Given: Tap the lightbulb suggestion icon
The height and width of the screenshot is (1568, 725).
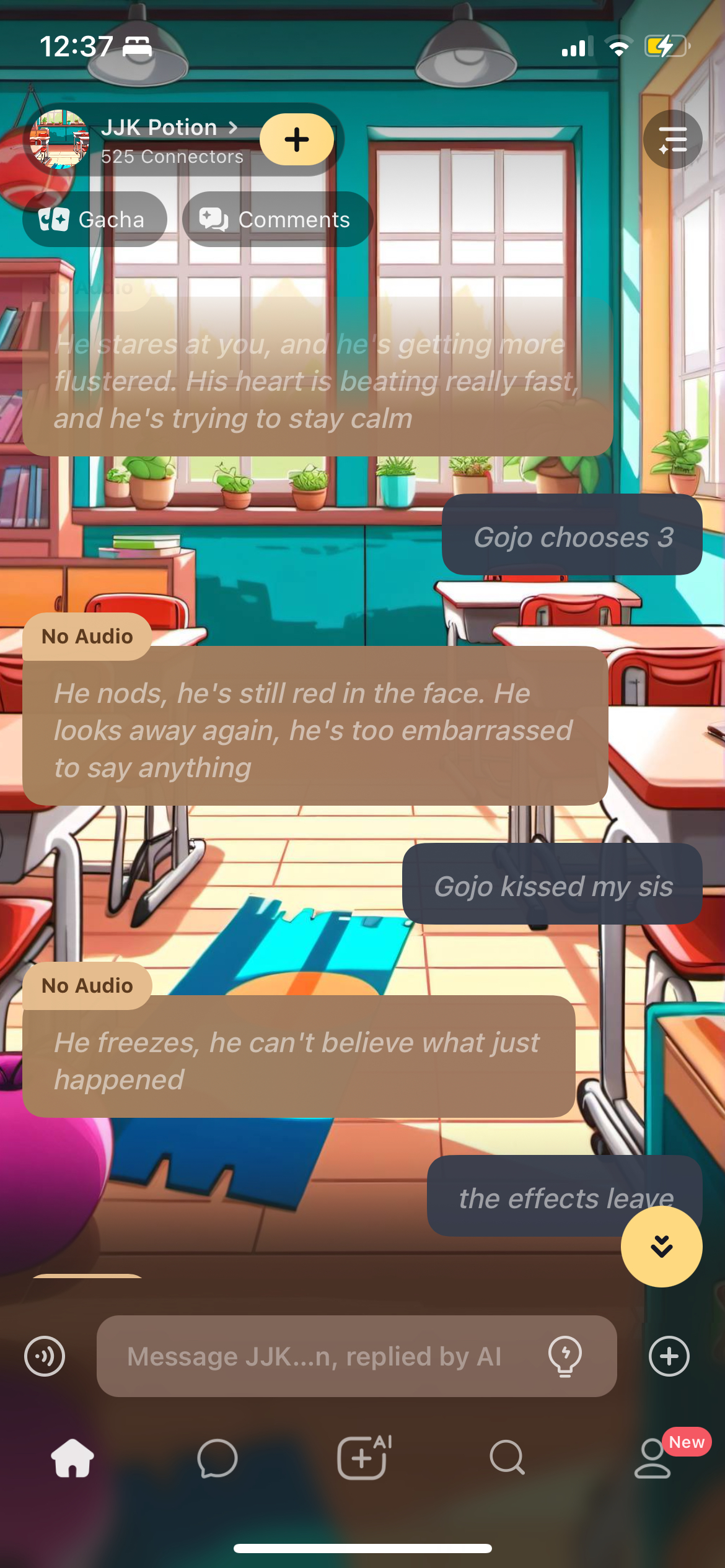Looking at the screenshot, I should click(x=565, y=1356).
